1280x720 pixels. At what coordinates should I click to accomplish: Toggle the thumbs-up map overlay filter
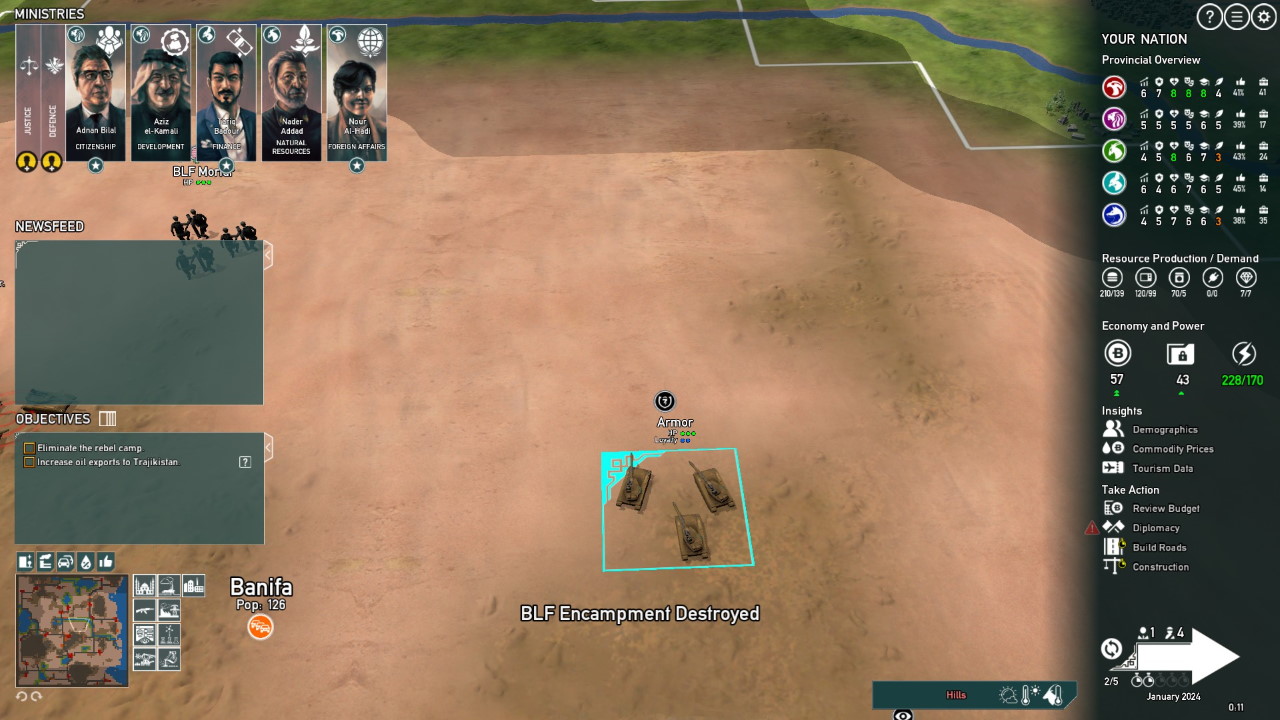106,562
